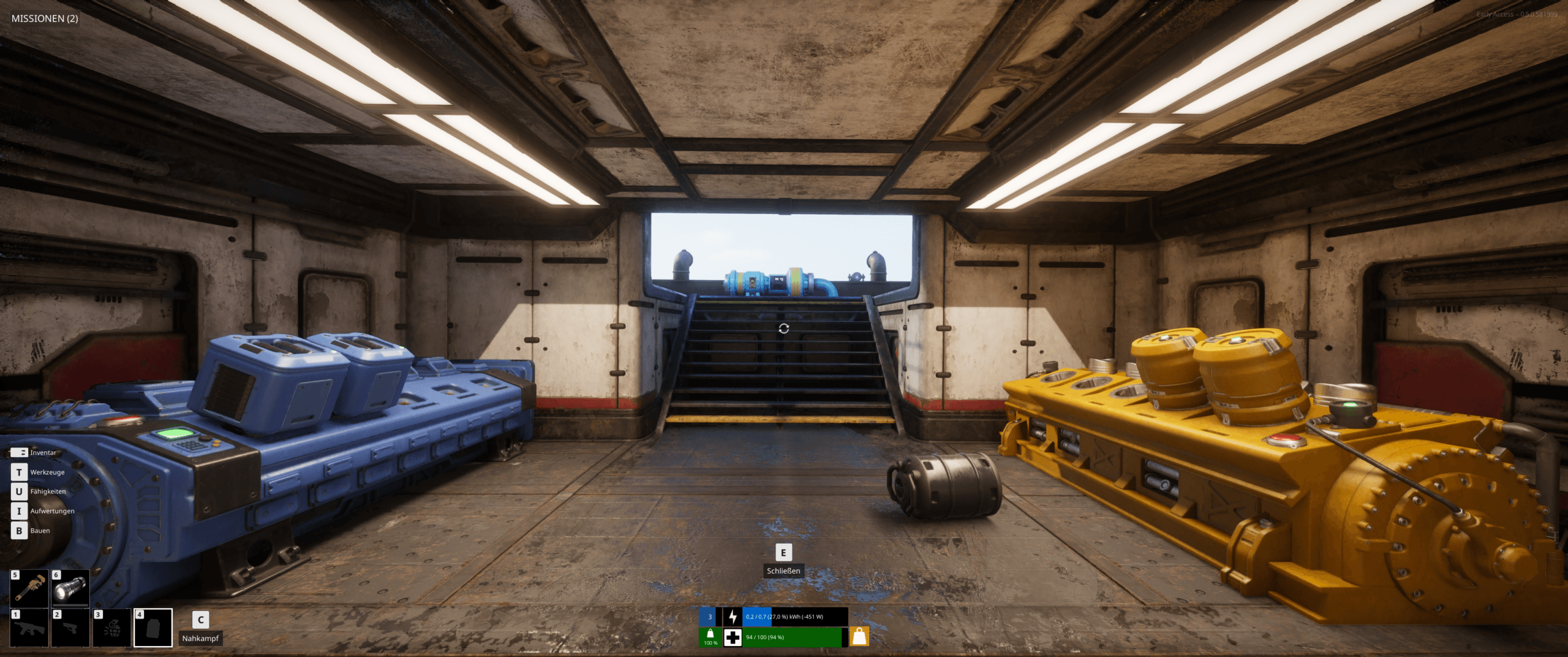Choose the pistol hotbar slot
Screen dimensions: 1568x657
70,628
